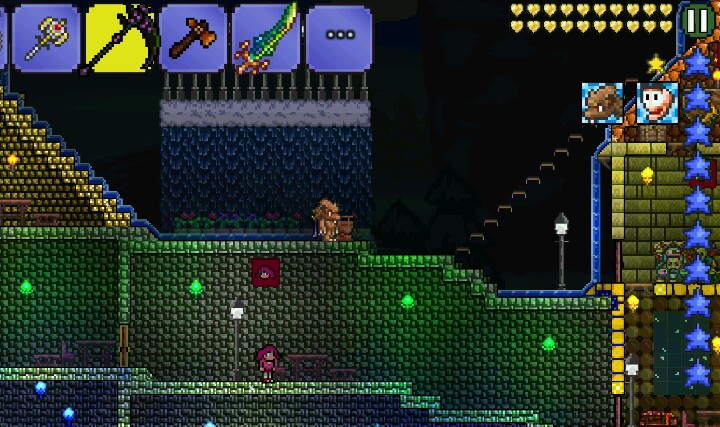Viewport: 720px width, 427px height.
Task: Choose the wooden hammer hotbar slot
Action: [x=192, y=37]
